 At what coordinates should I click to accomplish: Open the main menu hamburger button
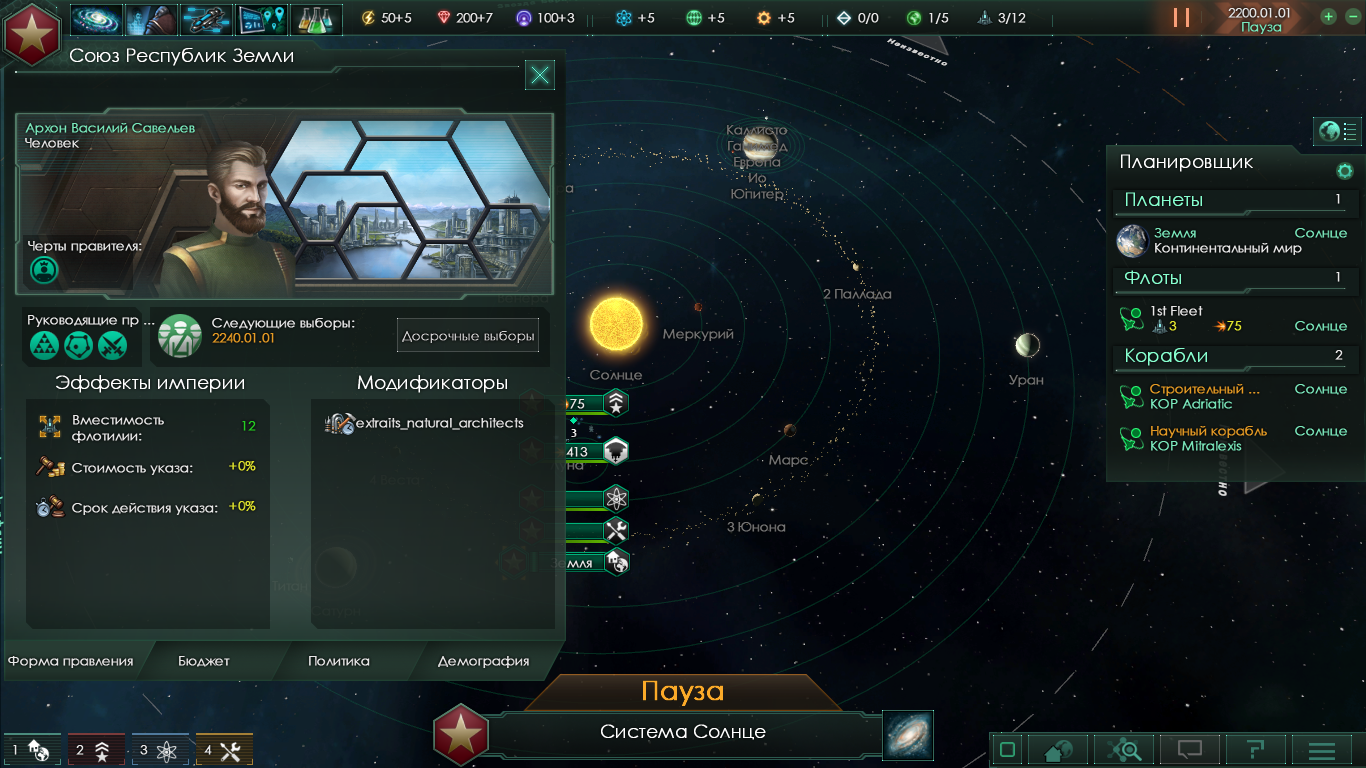tap(1322, 750)
